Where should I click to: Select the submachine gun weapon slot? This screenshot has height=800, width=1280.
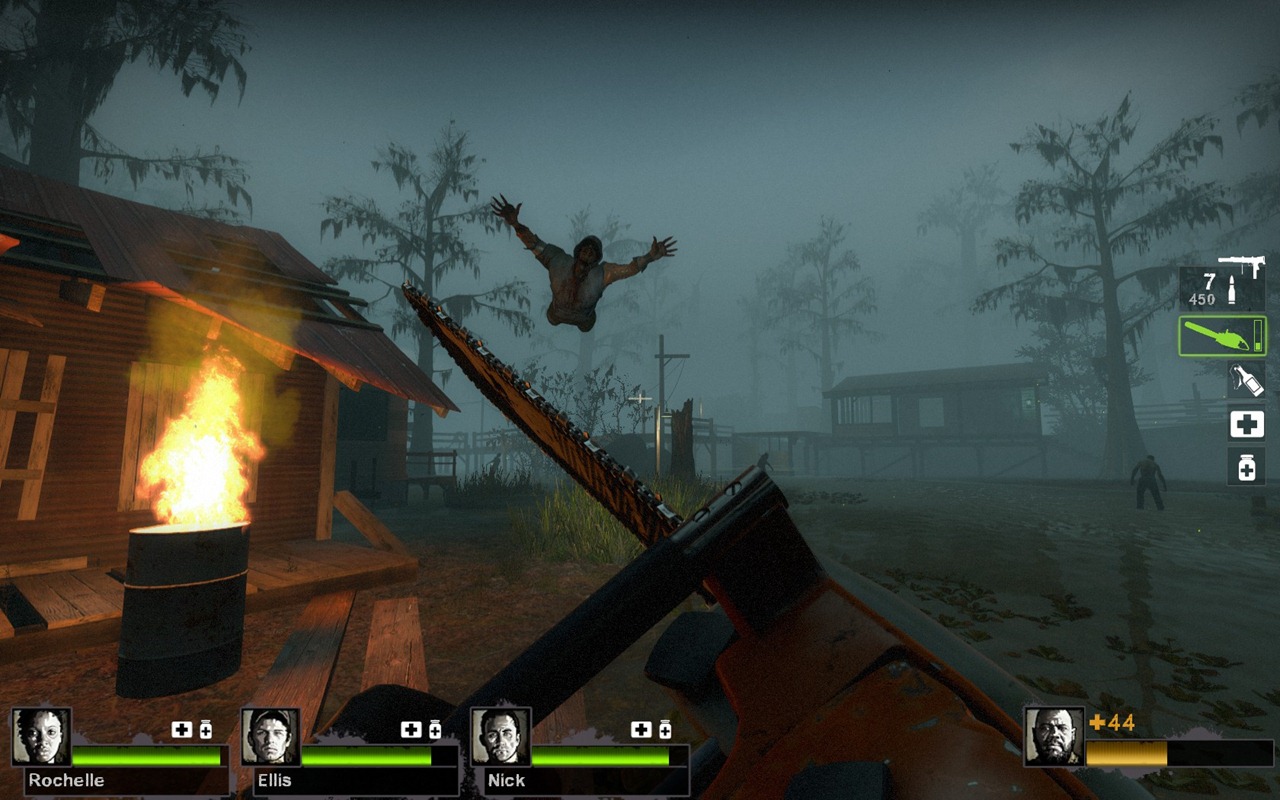(x=1222, y=285)
